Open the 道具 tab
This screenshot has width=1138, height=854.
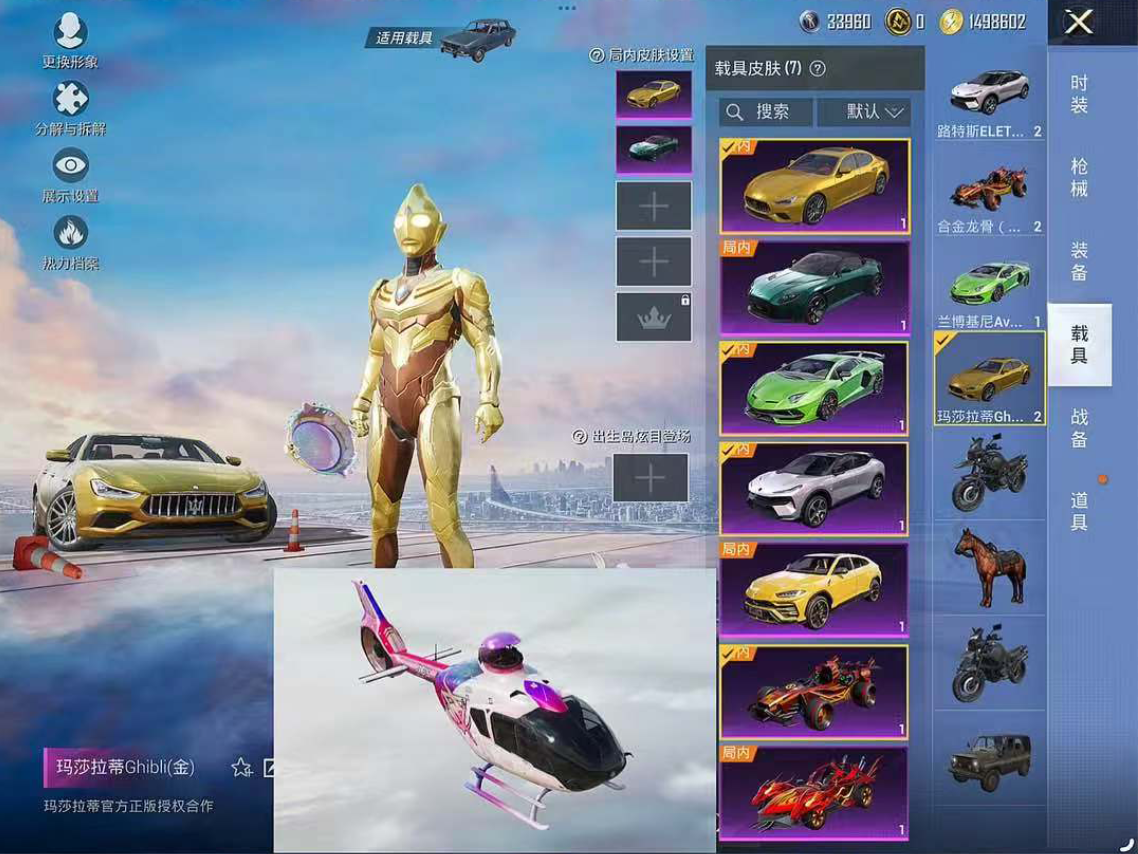click(1079, 511)
